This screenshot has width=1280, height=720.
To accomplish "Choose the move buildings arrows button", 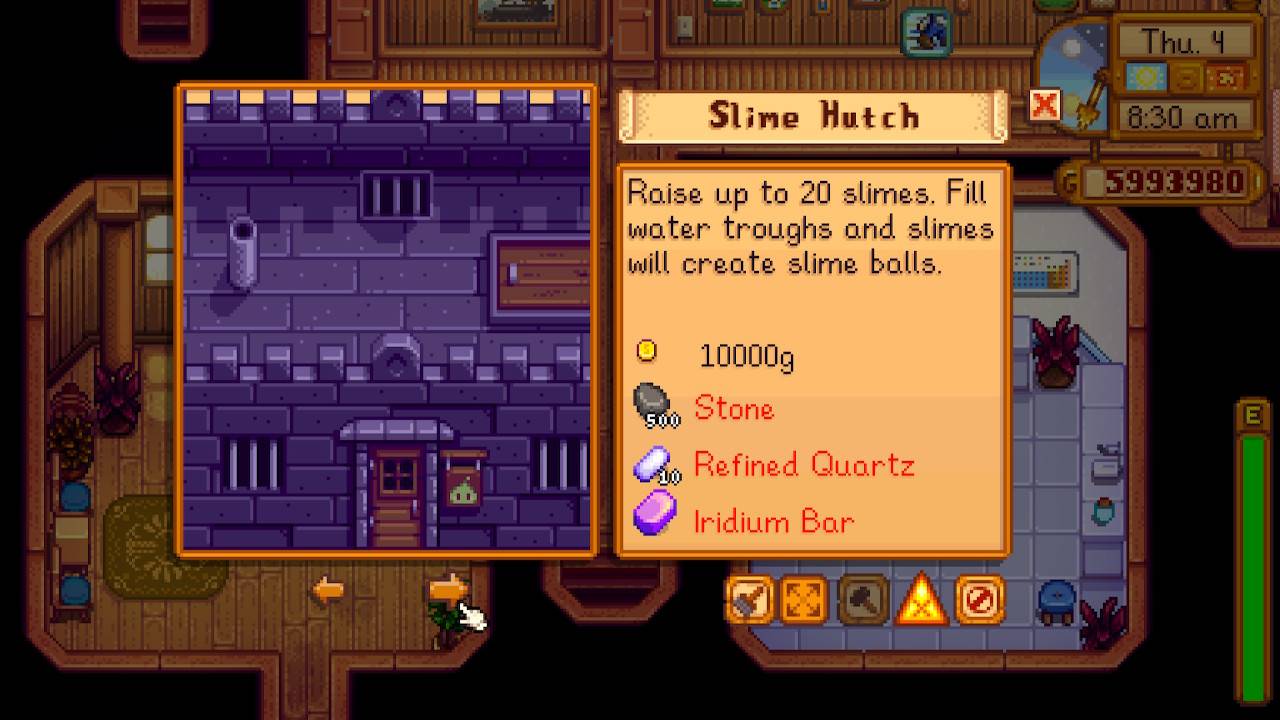I will (x=806, y=599).
